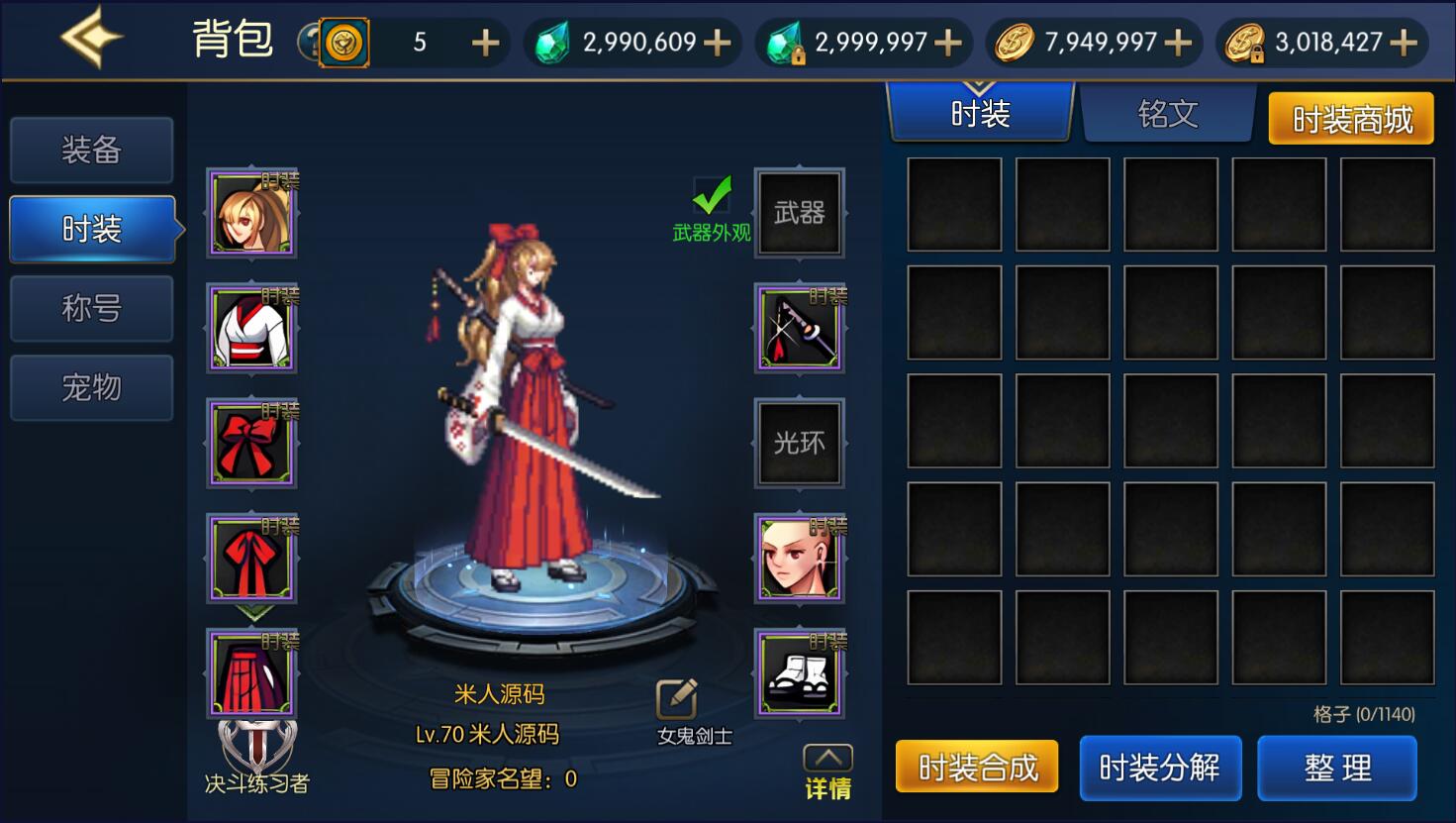Screen dimensions: 1456x823
Task: Open the 光环 aura slot
Action: 800,443
